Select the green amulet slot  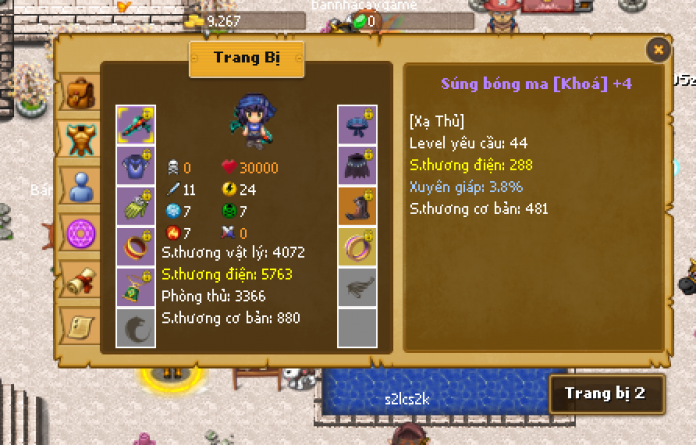(135, 287)
